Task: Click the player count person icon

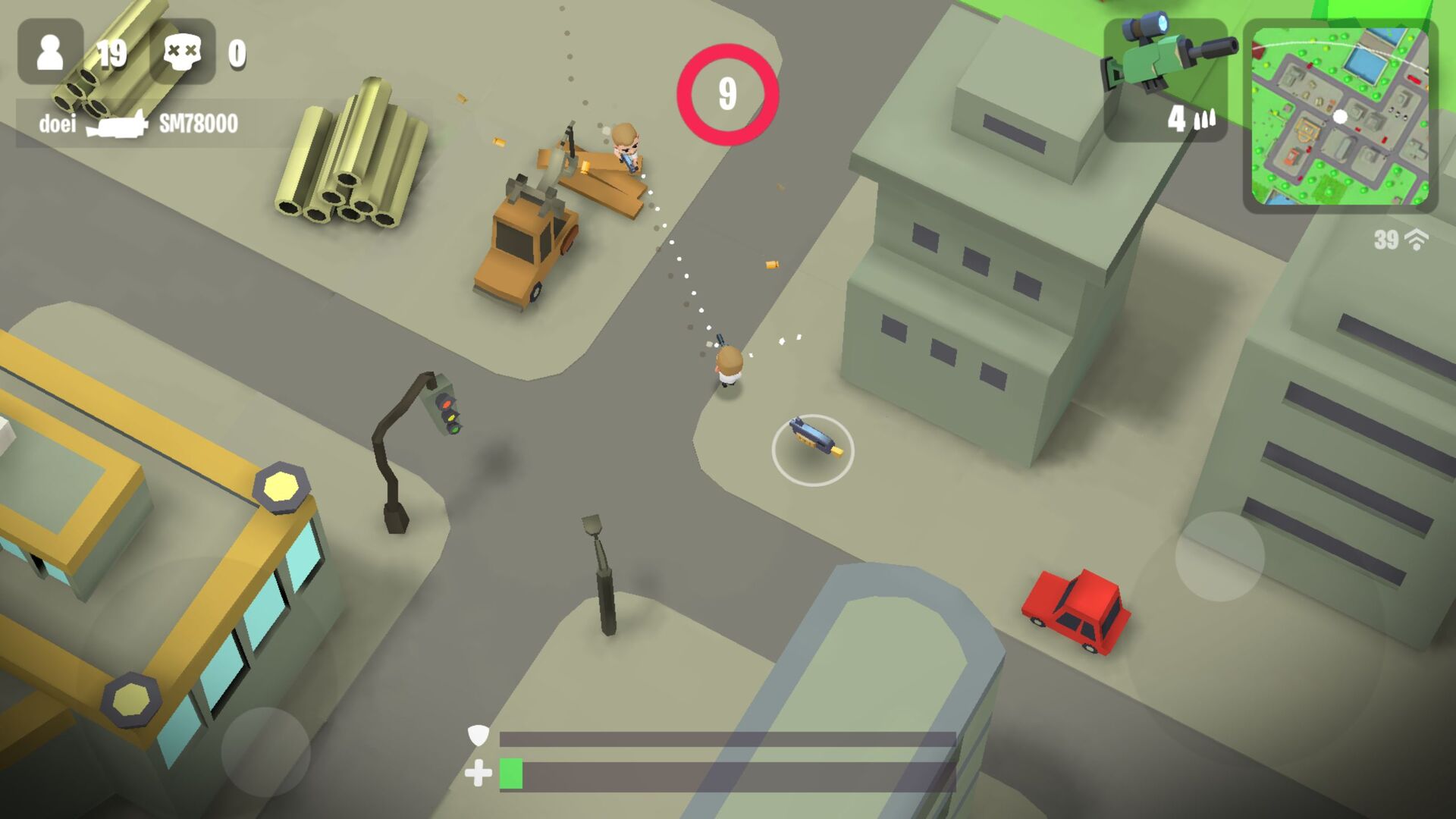Action: 51,52
